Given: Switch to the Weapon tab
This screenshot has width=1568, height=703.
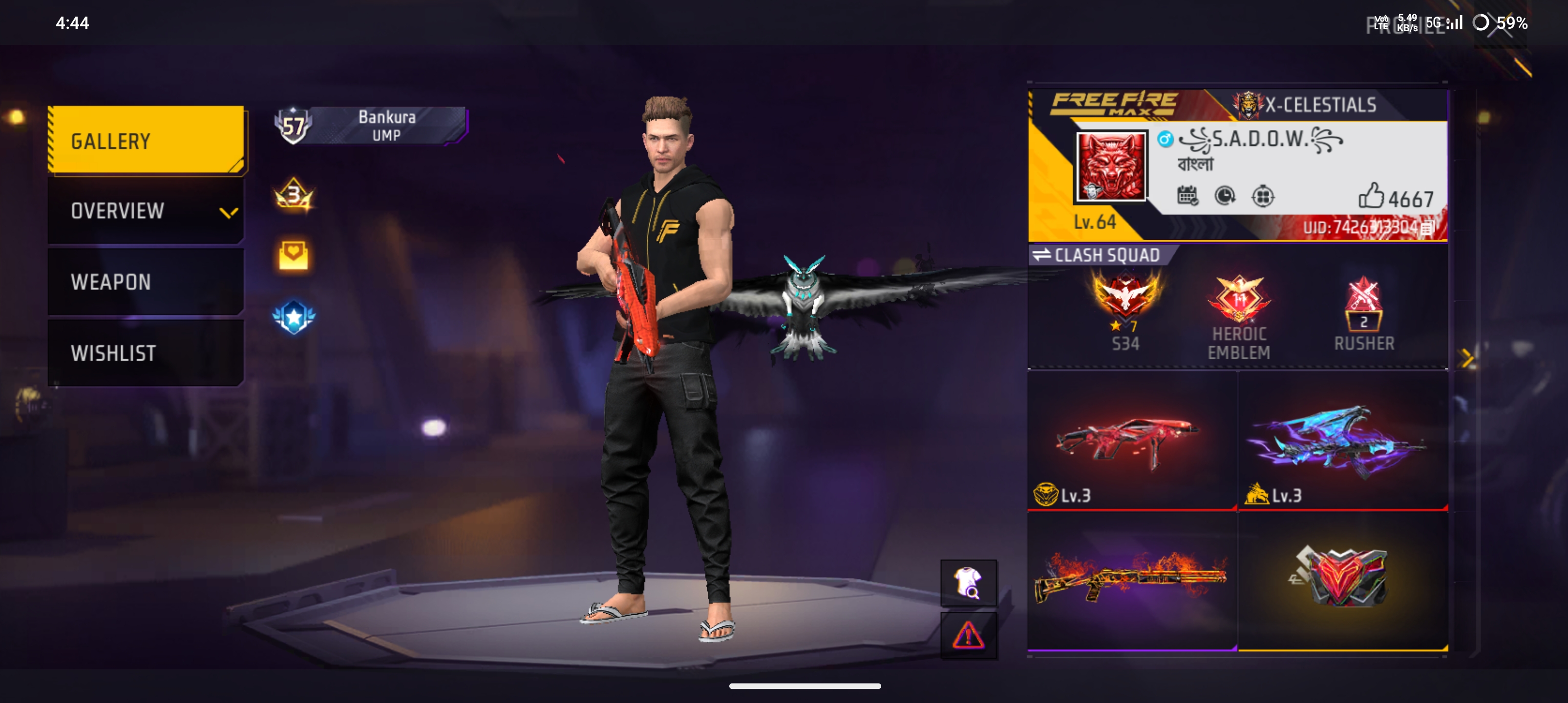Looking at the screenshot, I should (x=146, y=282).
